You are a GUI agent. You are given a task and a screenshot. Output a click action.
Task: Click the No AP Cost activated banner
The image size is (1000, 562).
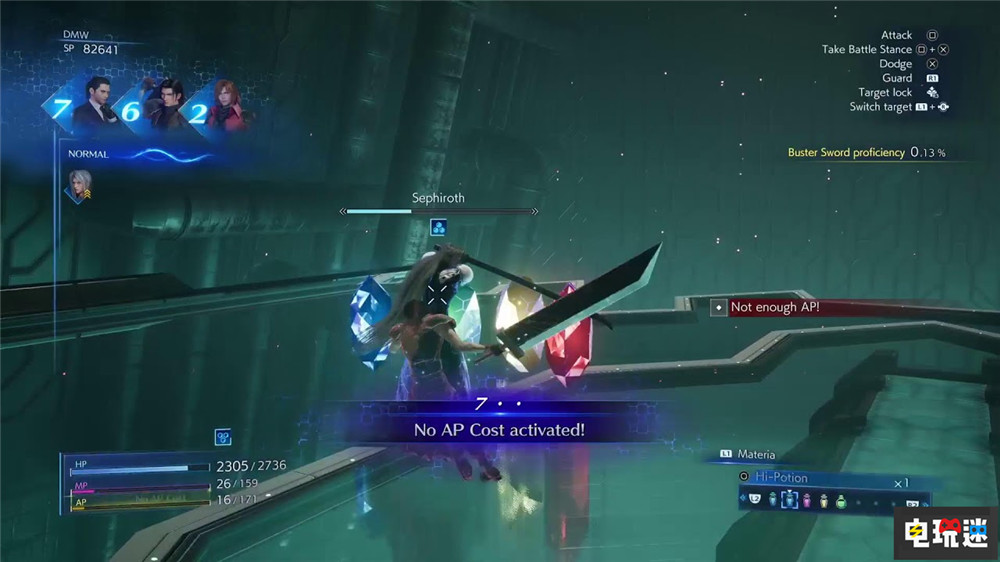[x=499, y=430]
